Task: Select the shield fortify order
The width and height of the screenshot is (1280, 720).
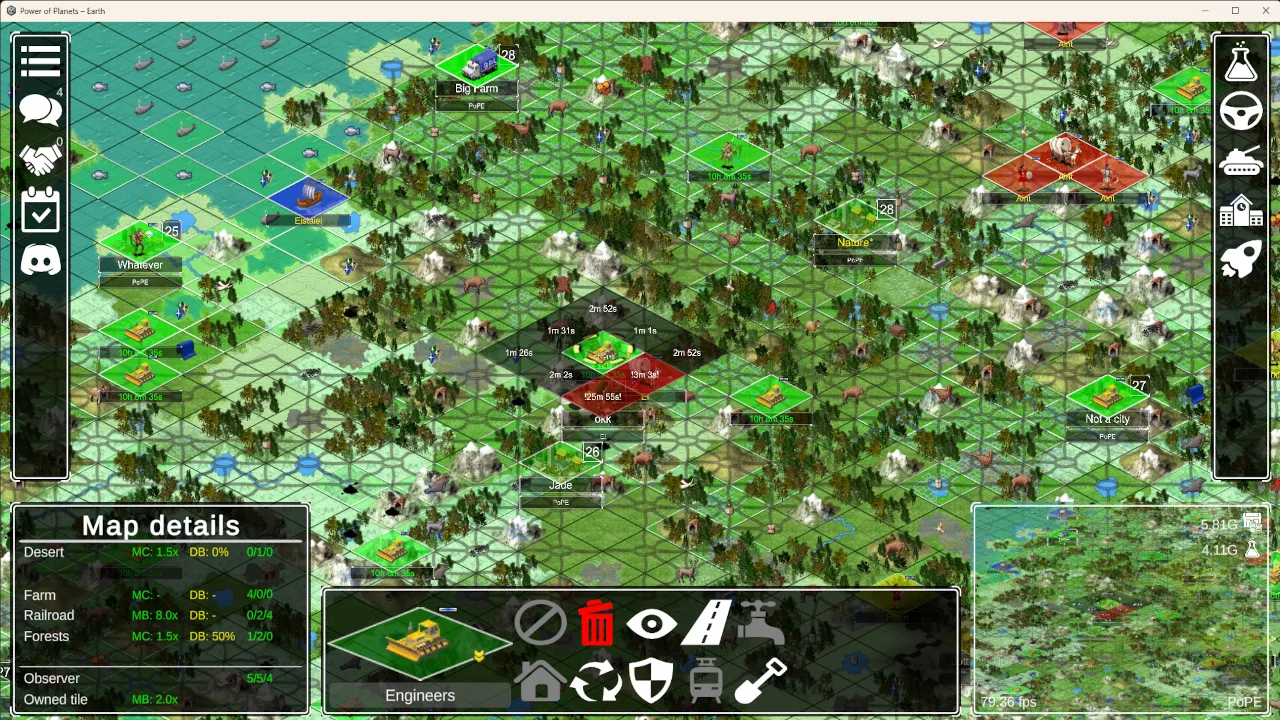Action: [x=651, y=680]
